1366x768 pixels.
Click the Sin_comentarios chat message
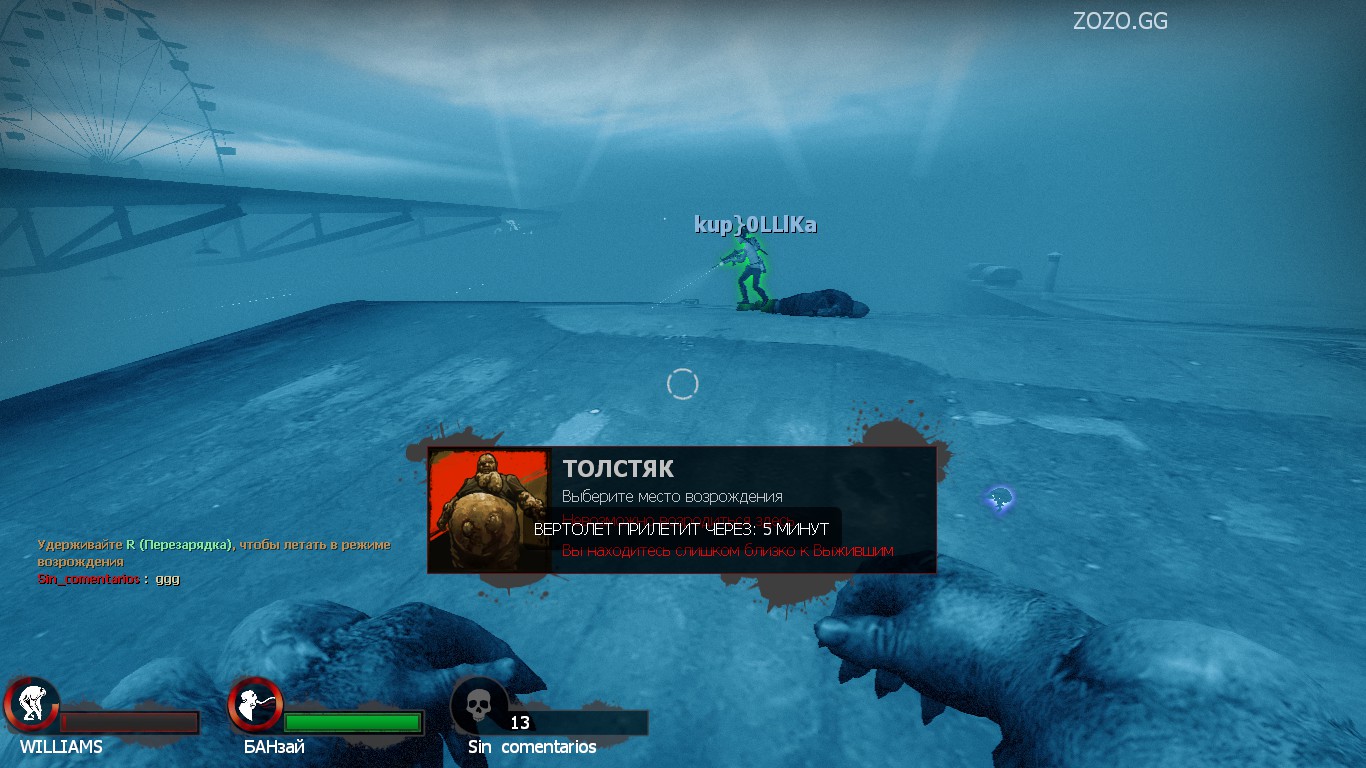[x=109, y=579]
